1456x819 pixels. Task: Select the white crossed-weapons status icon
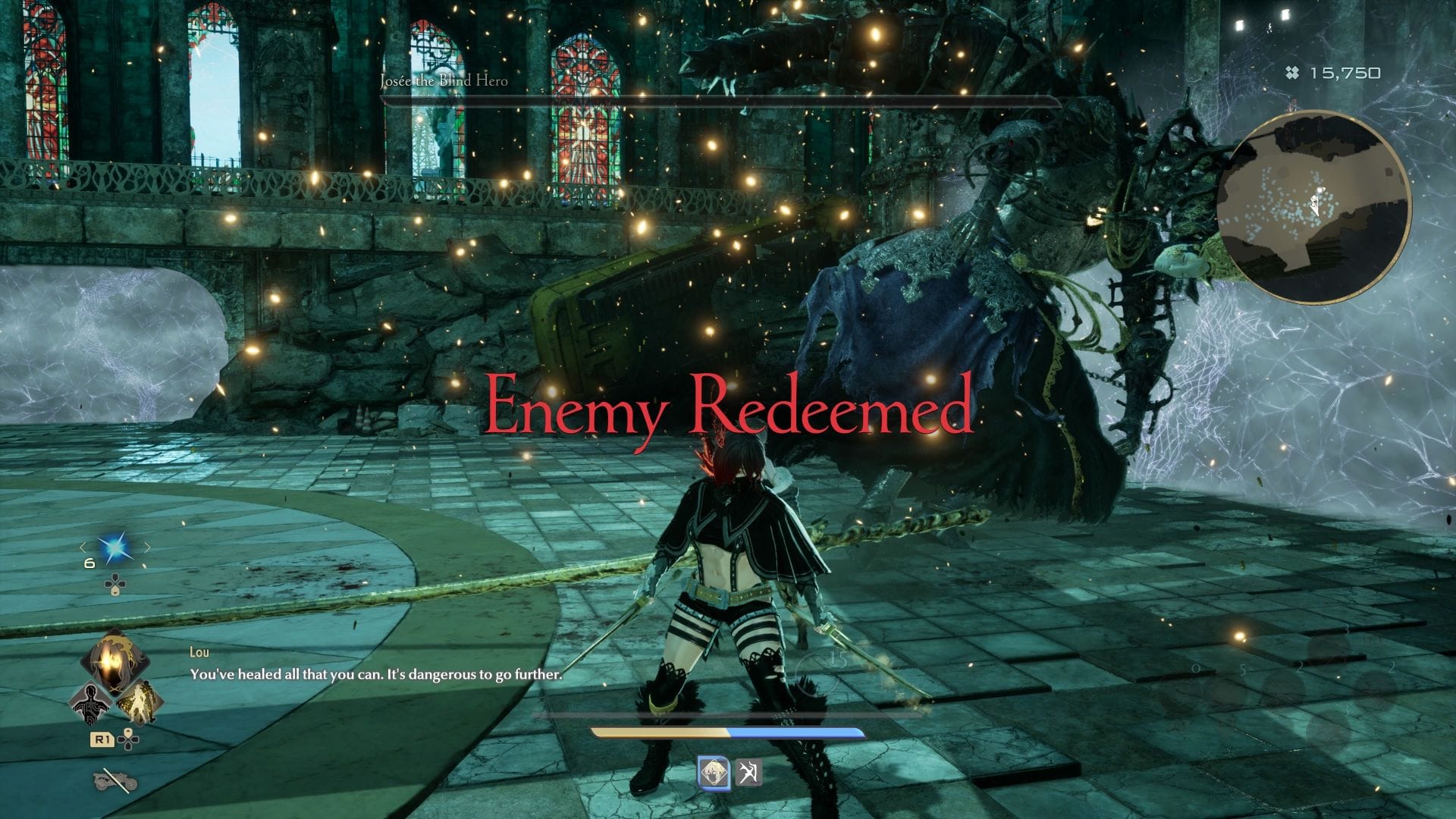point(748,773)
